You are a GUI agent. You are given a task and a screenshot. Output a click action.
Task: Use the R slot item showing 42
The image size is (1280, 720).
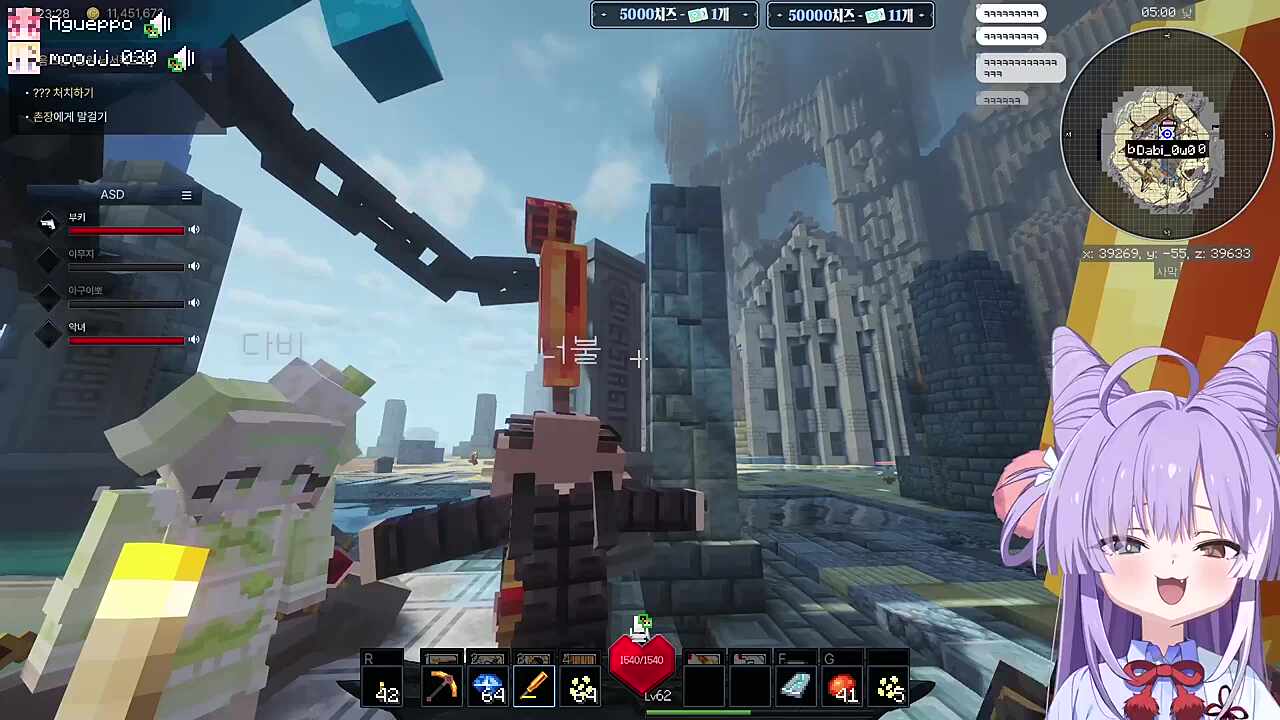pos(385,687)
